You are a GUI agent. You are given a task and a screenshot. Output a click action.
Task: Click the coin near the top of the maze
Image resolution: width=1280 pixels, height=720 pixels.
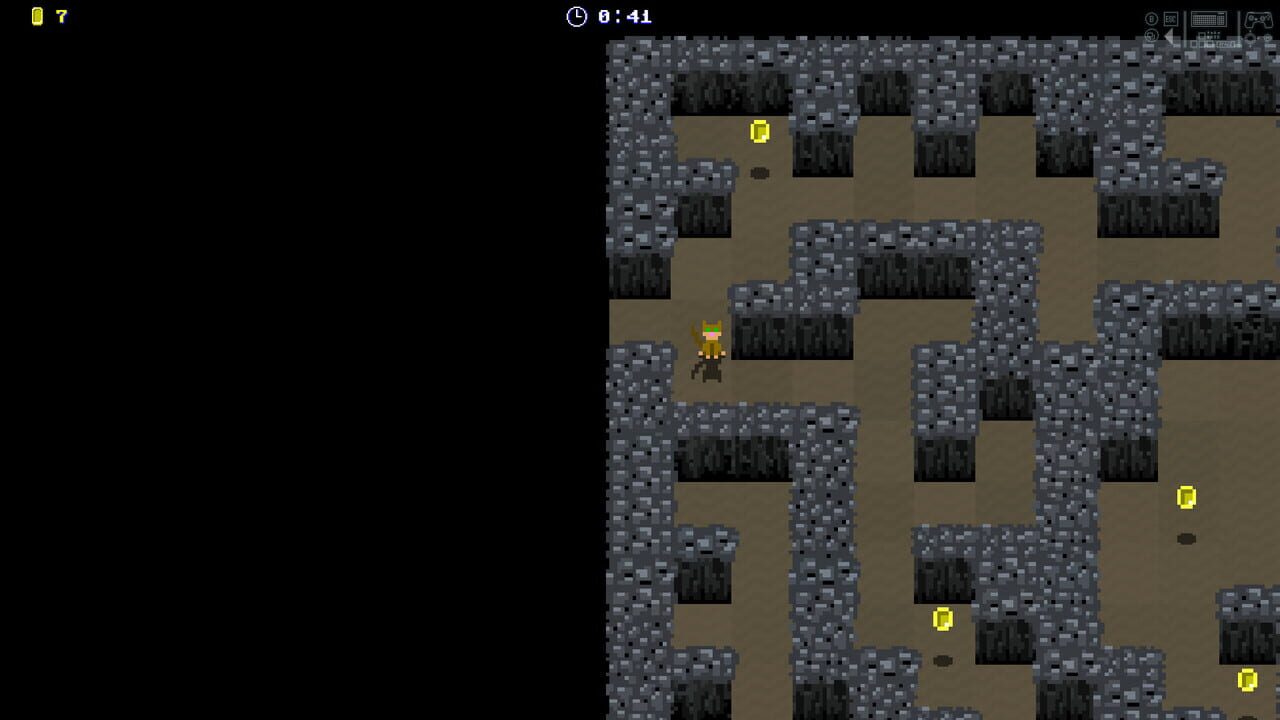click(x=760, y=130)
